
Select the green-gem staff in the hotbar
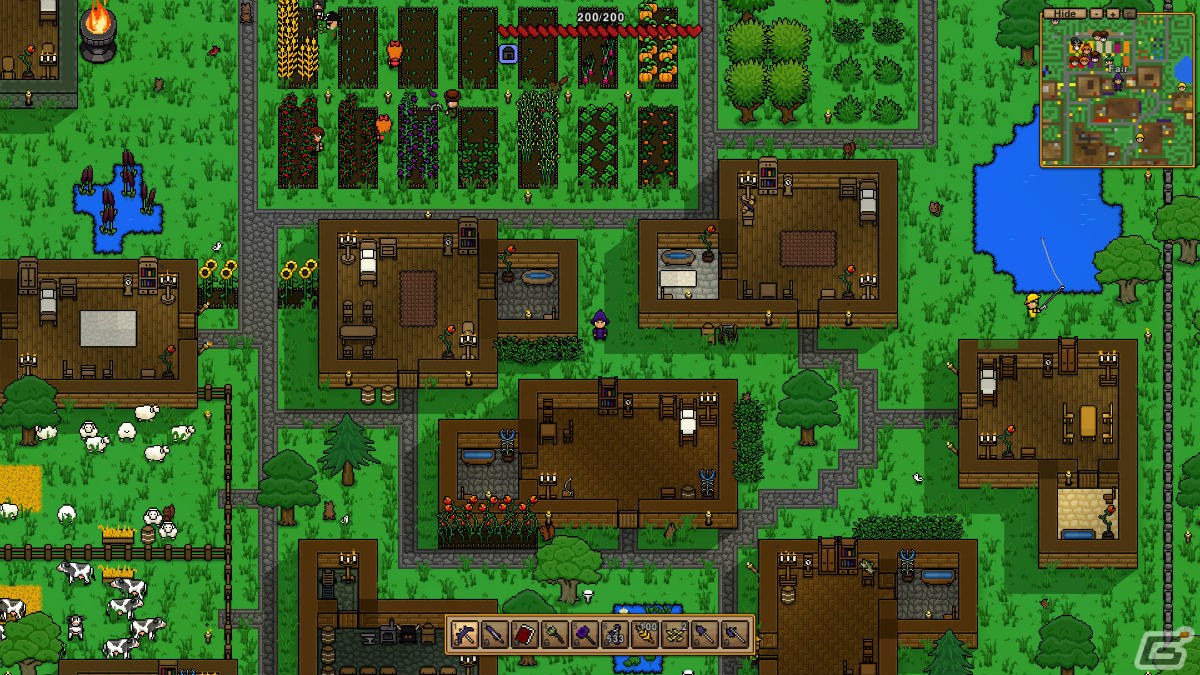click(554, 634)
